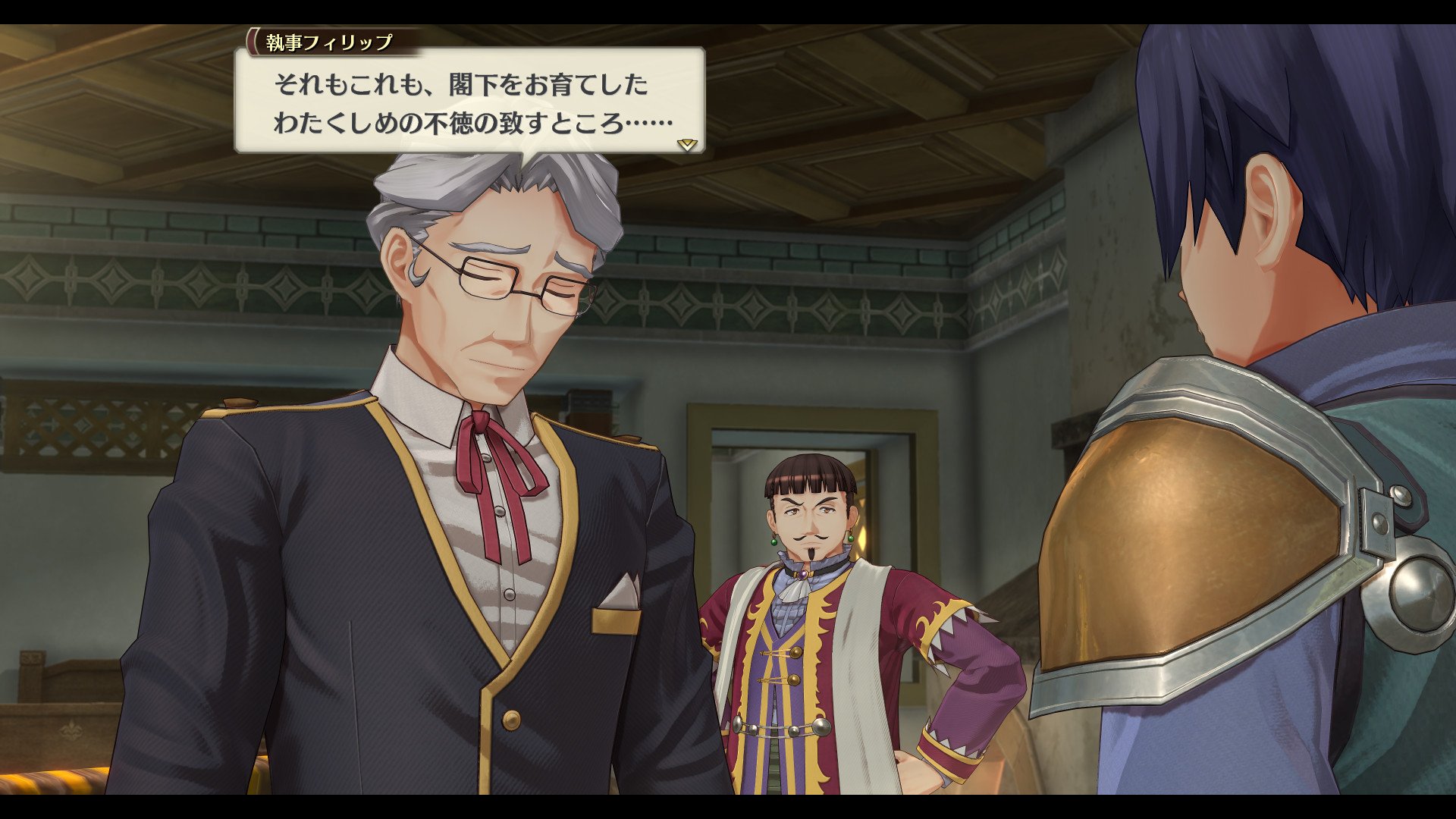The image size is (1456, 819).
Task: Expand the dialogue with the triangle indicator
Action: pos(686,144)
